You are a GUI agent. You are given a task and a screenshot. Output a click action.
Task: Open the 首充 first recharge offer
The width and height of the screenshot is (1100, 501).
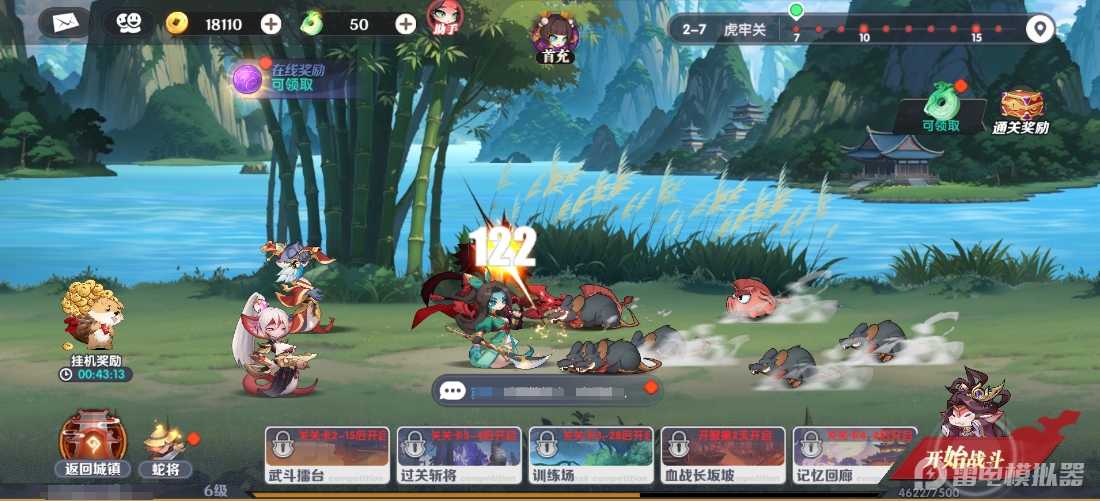point(551,35)
